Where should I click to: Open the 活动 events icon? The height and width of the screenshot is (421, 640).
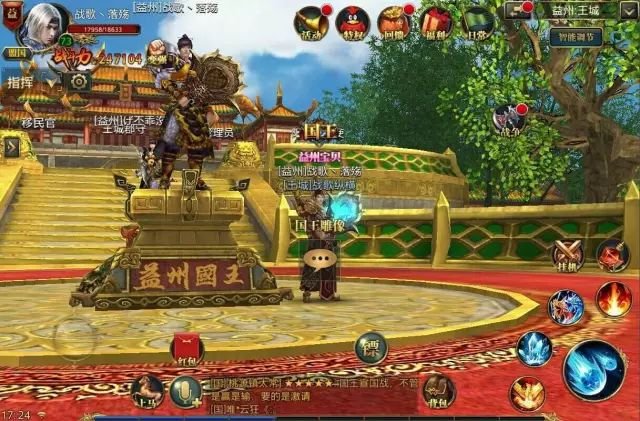click(310, 21)
